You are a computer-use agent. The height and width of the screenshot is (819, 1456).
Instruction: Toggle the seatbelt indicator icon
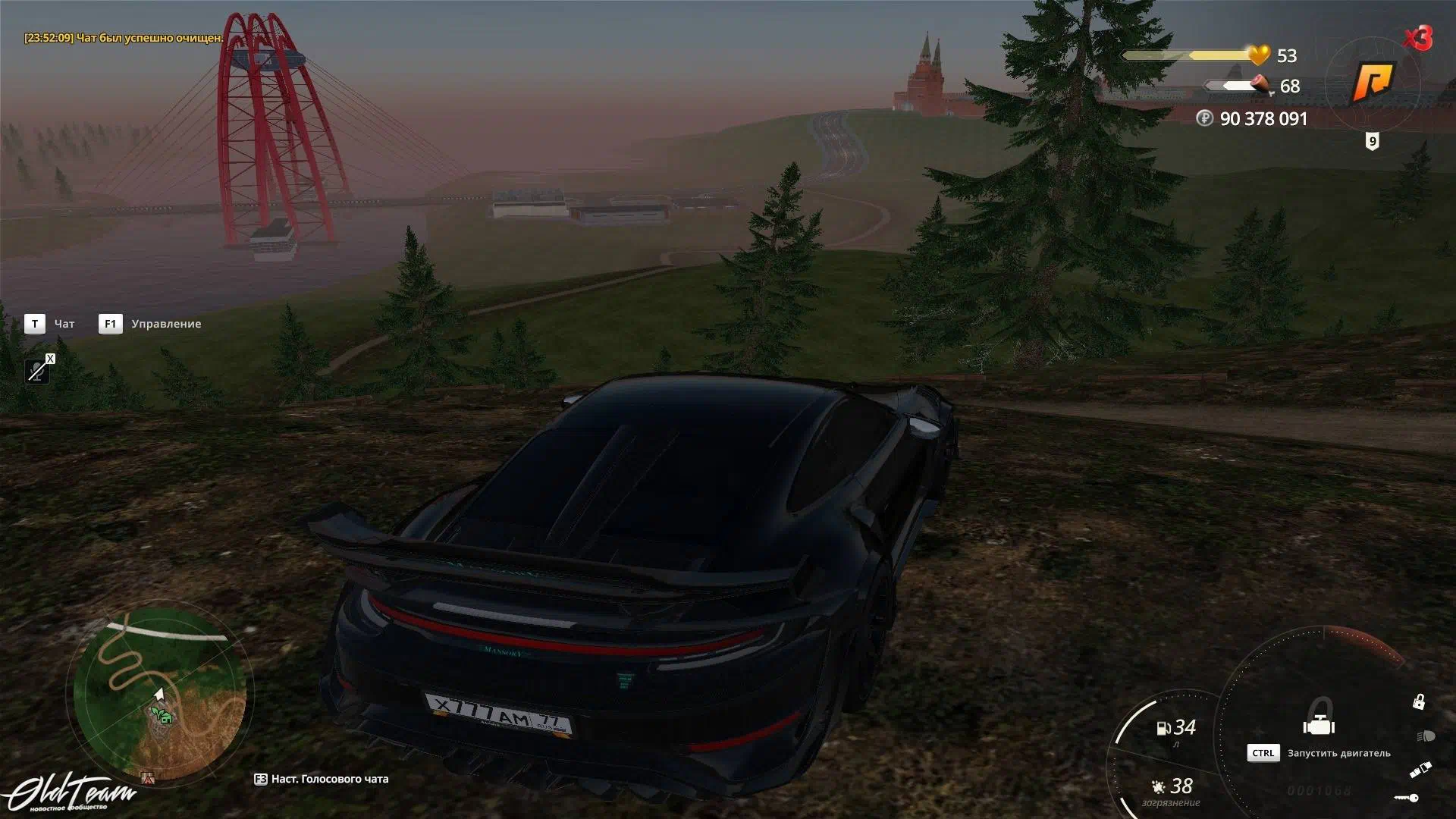click(1420, 769)
